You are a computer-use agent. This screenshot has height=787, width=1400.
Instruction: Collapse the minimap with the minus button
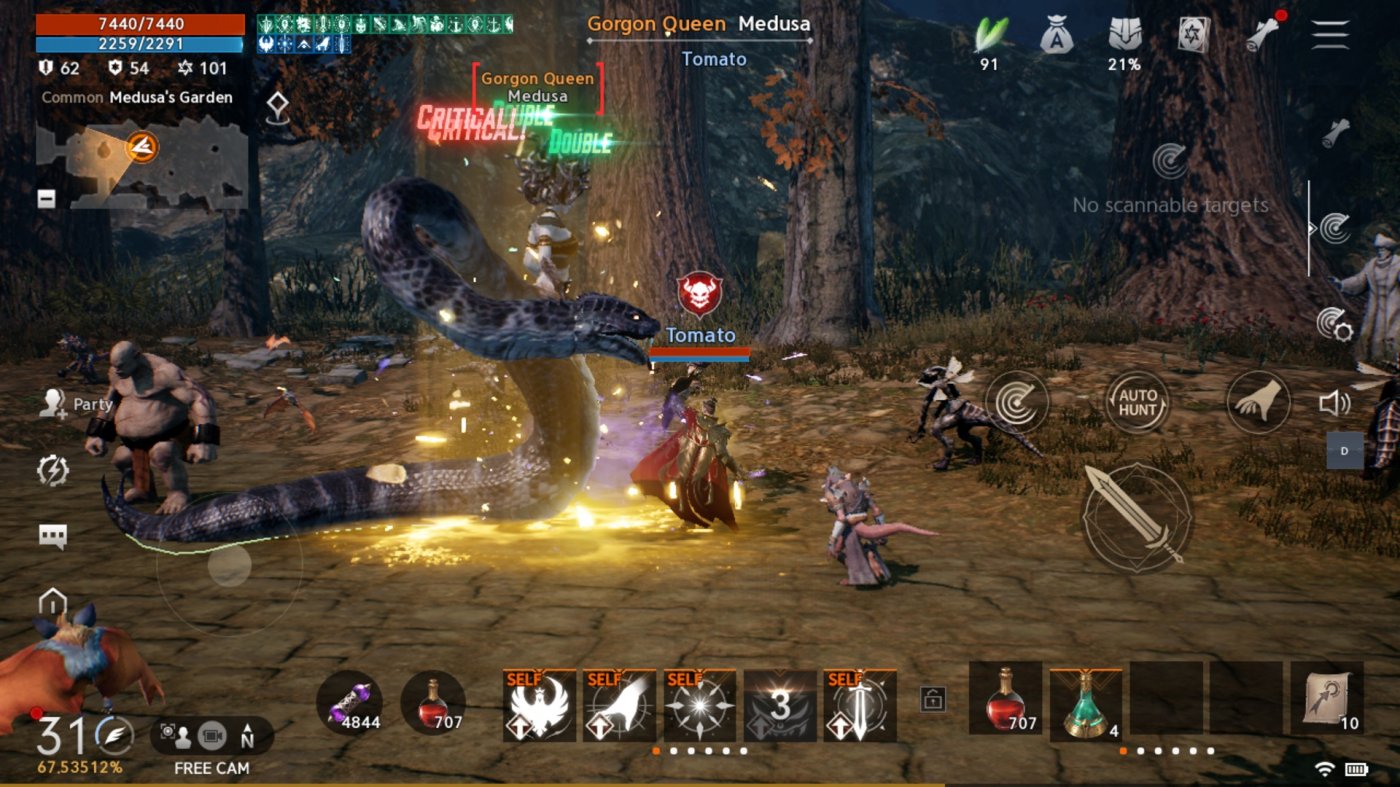pyautogui.click(x=45, y=199)
